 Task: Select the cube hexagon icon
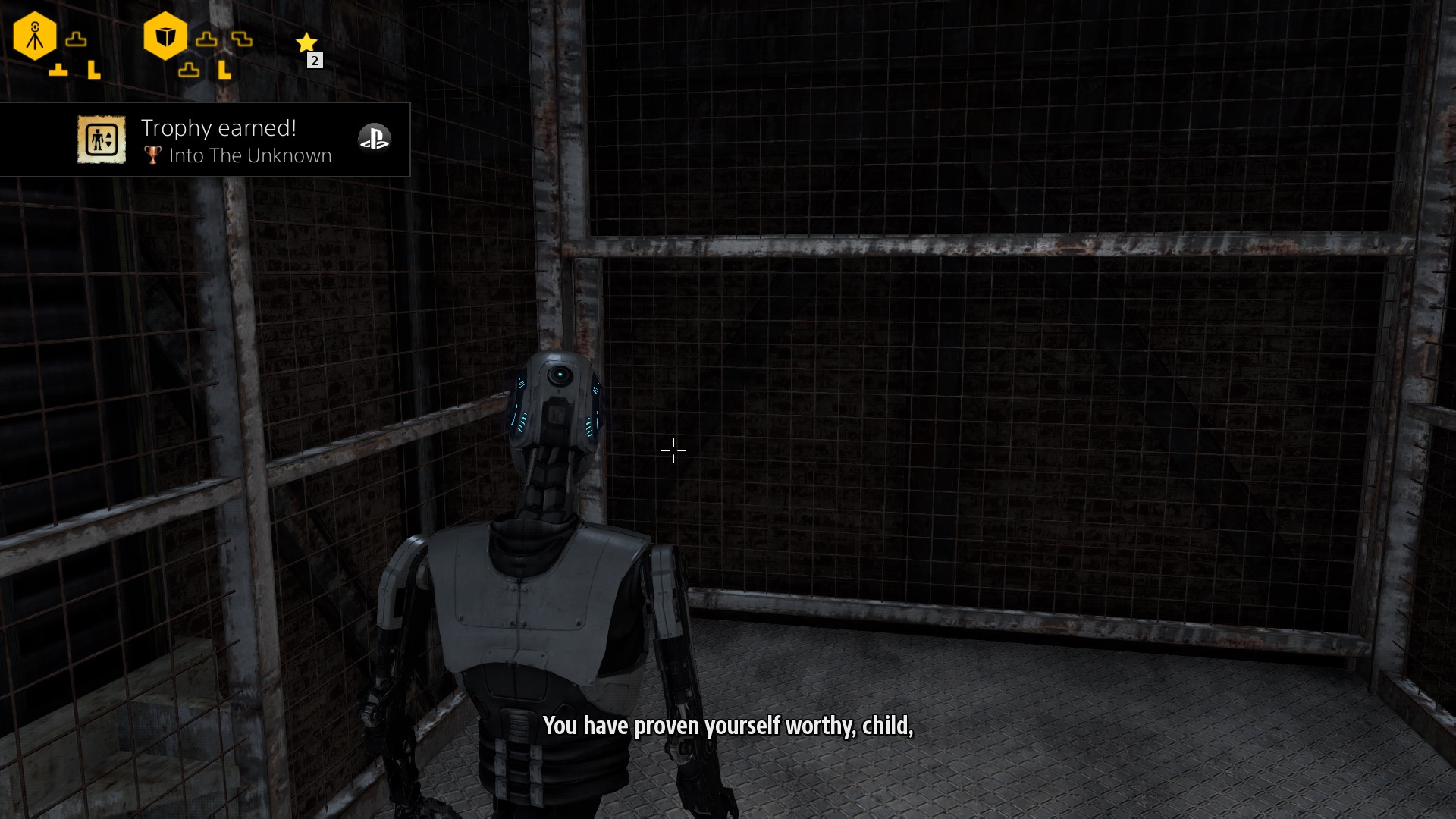pyautogui.click(x=165, y=36)
